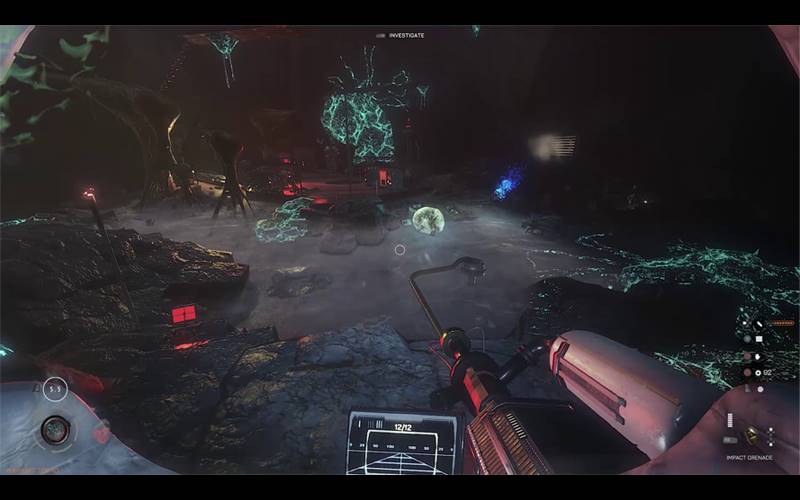Viewport: 800px width, 500px height.
Task: Select the small red indicator beside the scanner gauge
Action: (x=99, y=434)
